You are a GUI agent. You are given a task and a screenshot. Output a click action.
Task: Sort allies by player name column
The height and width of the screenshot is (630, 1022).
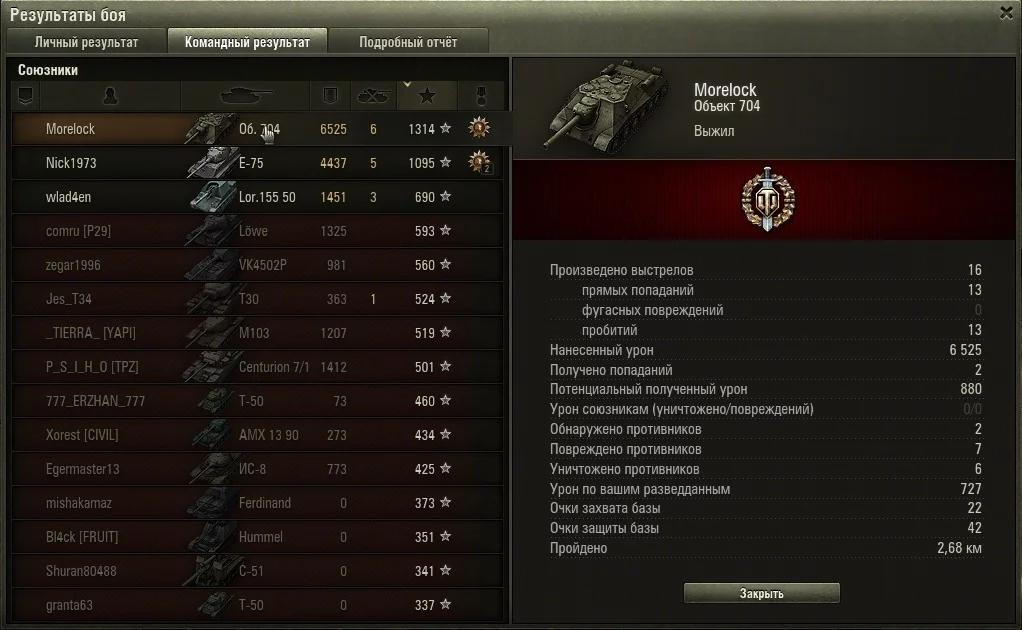coord(110,96)
